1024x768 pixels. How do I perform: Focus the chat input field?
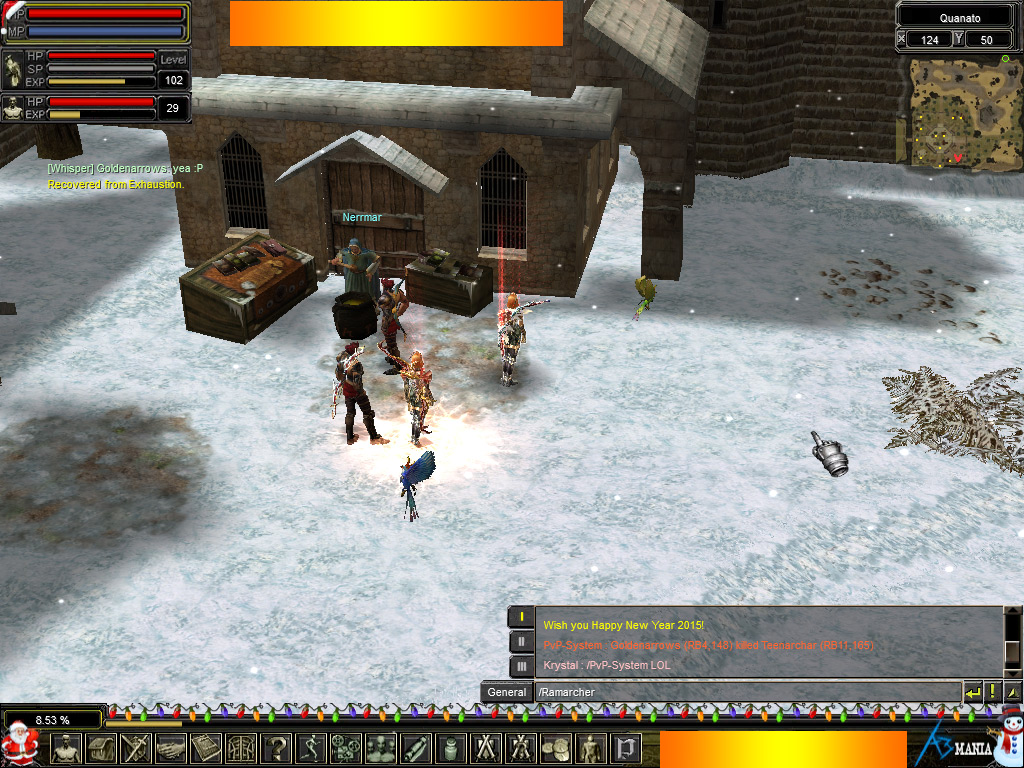[x=745, y=692]
